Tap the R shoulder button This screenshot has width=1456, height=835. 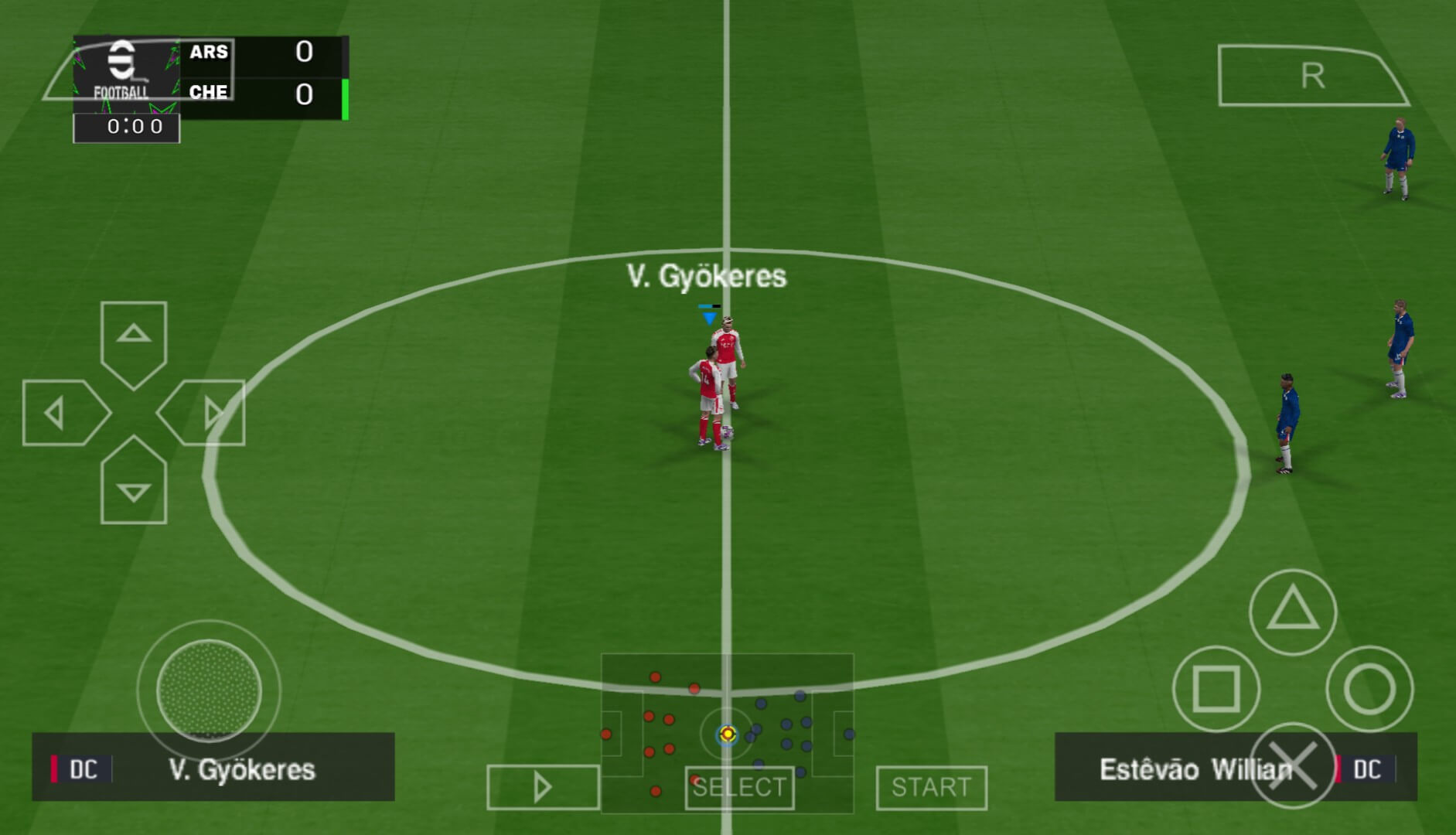click(x=1311, y=76)
